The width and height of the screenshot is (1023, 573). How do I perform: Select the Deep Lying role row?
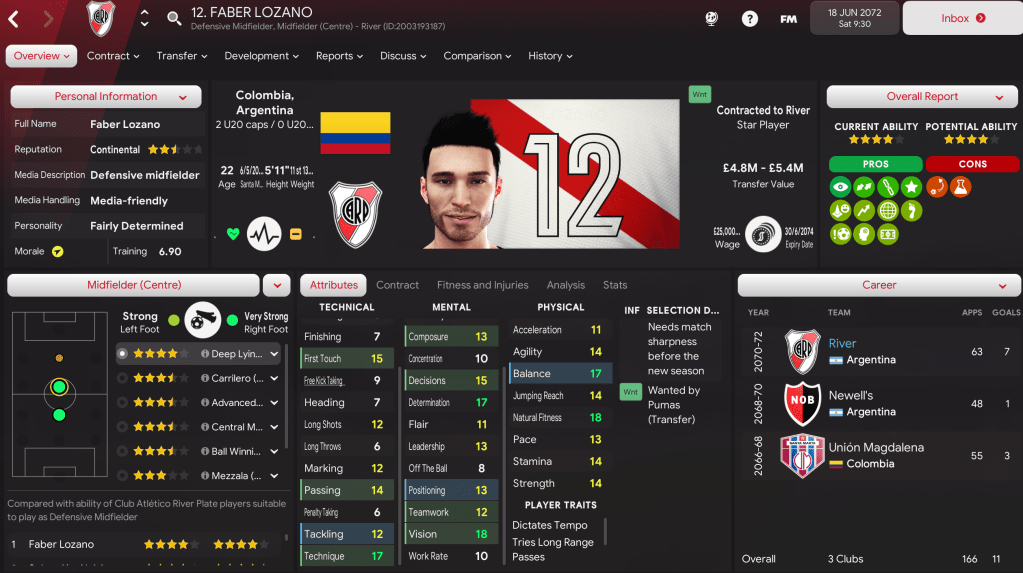[x=200, y=353]
